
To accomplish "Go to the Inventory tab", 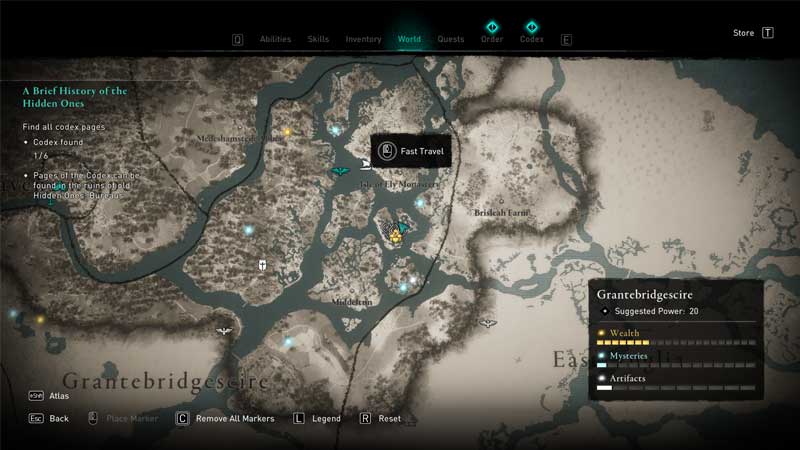I will pos(363,39).
